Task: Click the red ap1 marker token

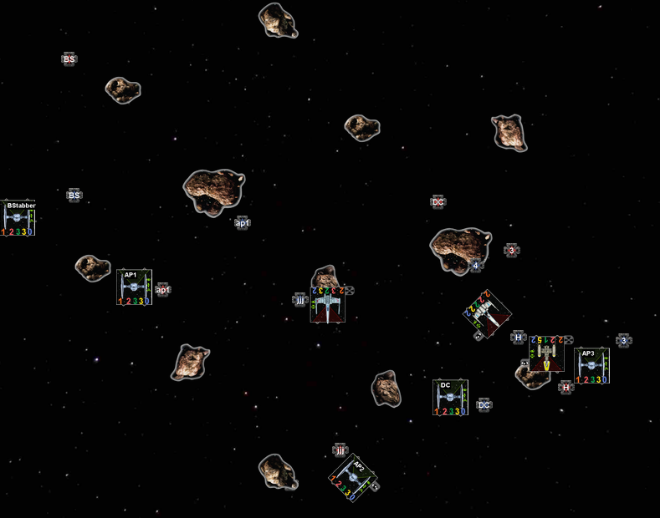Action: click(163, 290)
